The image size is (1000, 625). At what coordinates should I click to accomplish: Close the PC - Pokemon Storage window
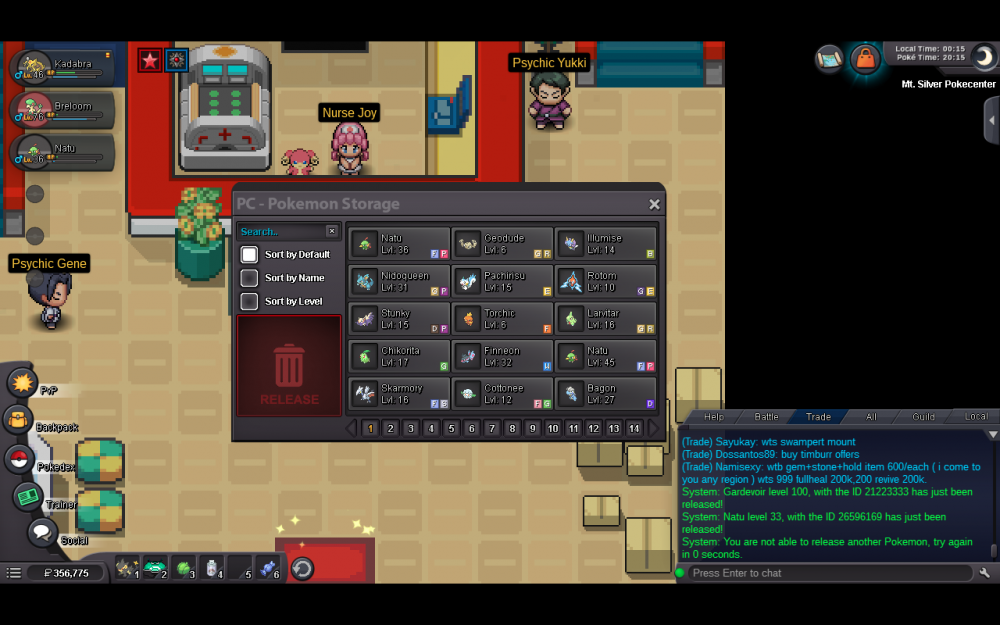pos(654,204)
